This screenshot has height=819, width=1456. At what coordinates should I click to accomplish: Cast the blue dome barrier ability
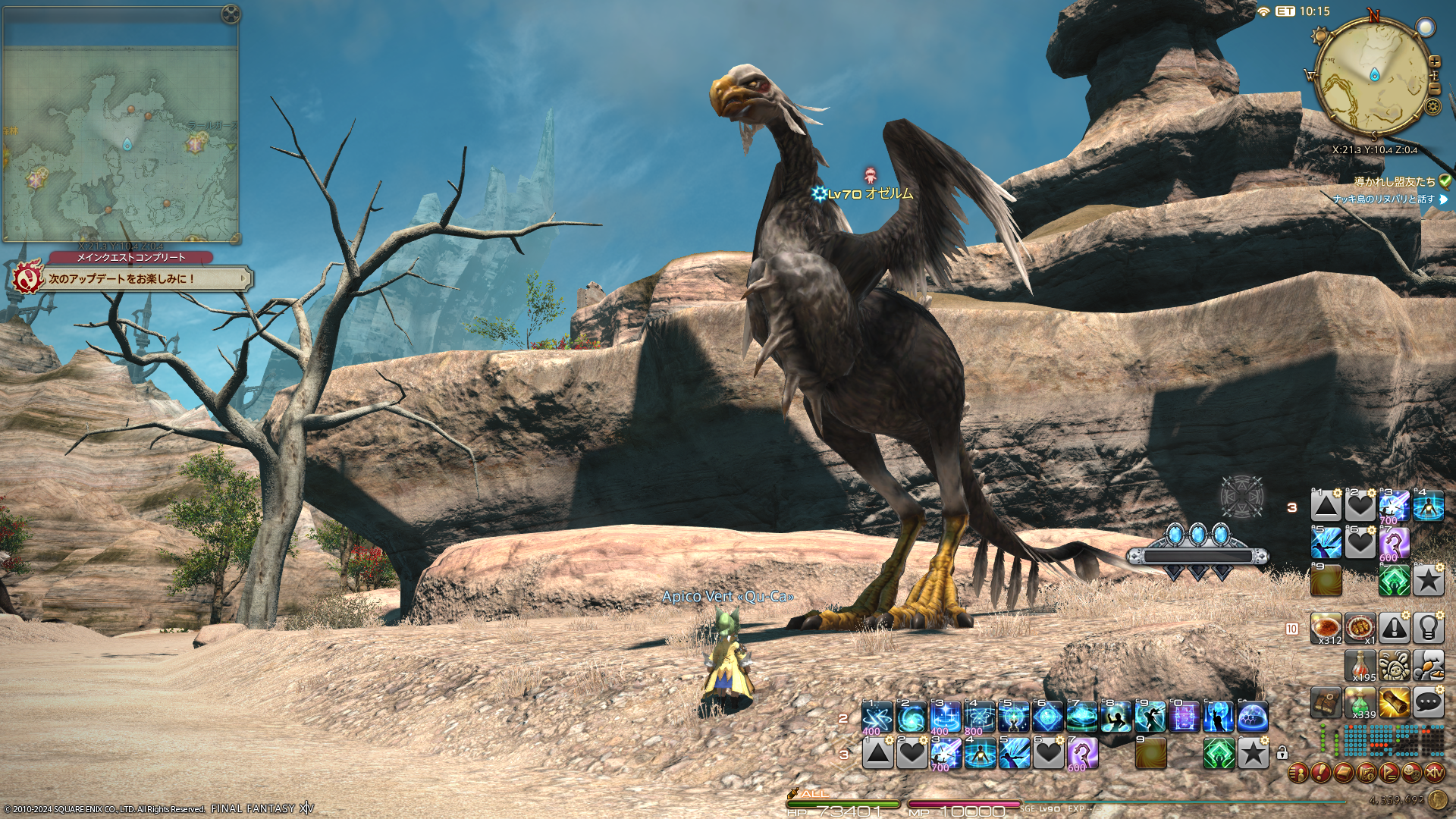1252,717
